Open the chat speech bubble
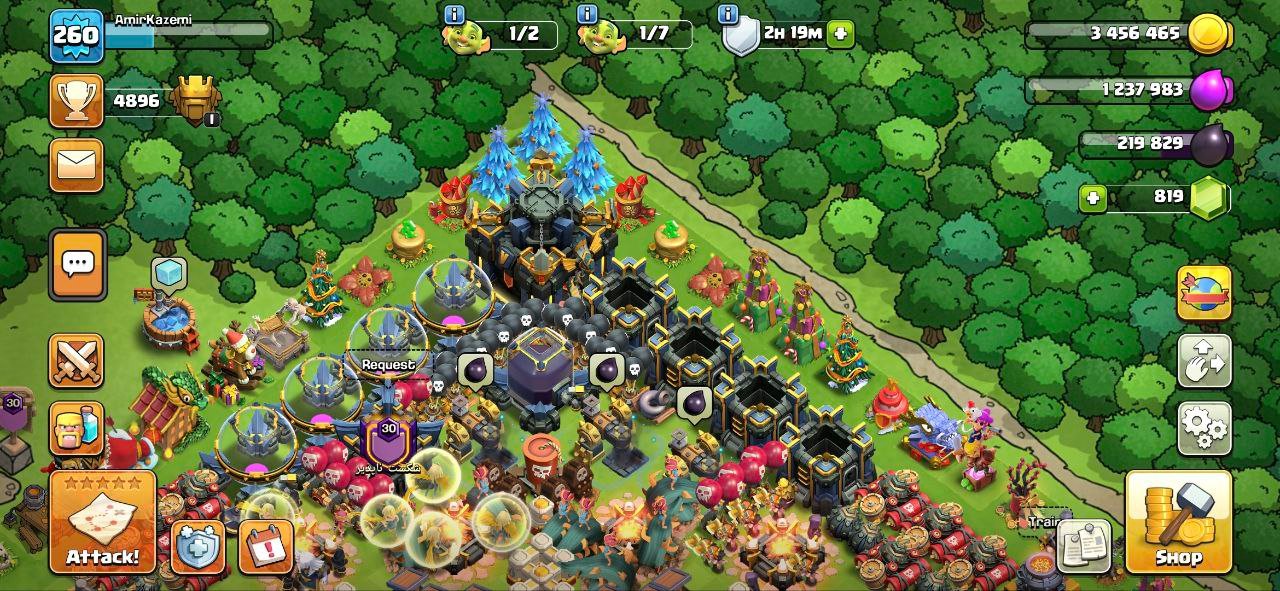 coord(77,264)
